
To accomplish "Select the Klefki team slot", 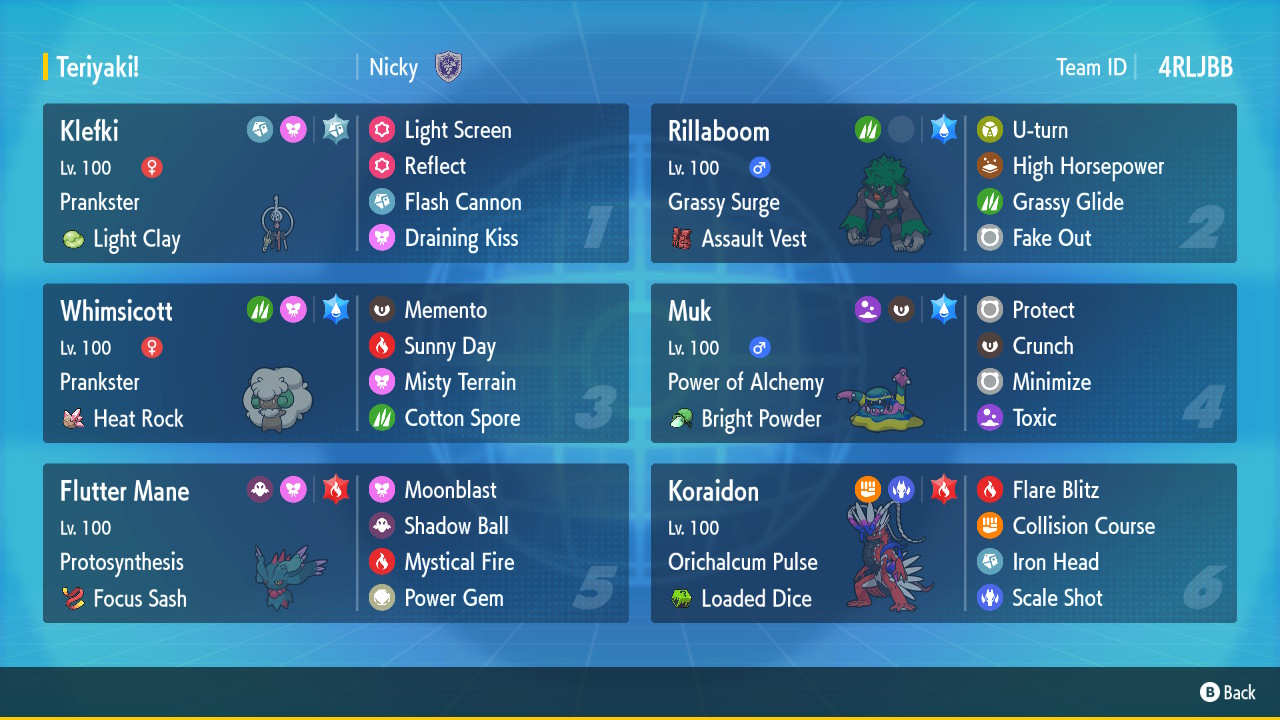I will pos(200,184).
